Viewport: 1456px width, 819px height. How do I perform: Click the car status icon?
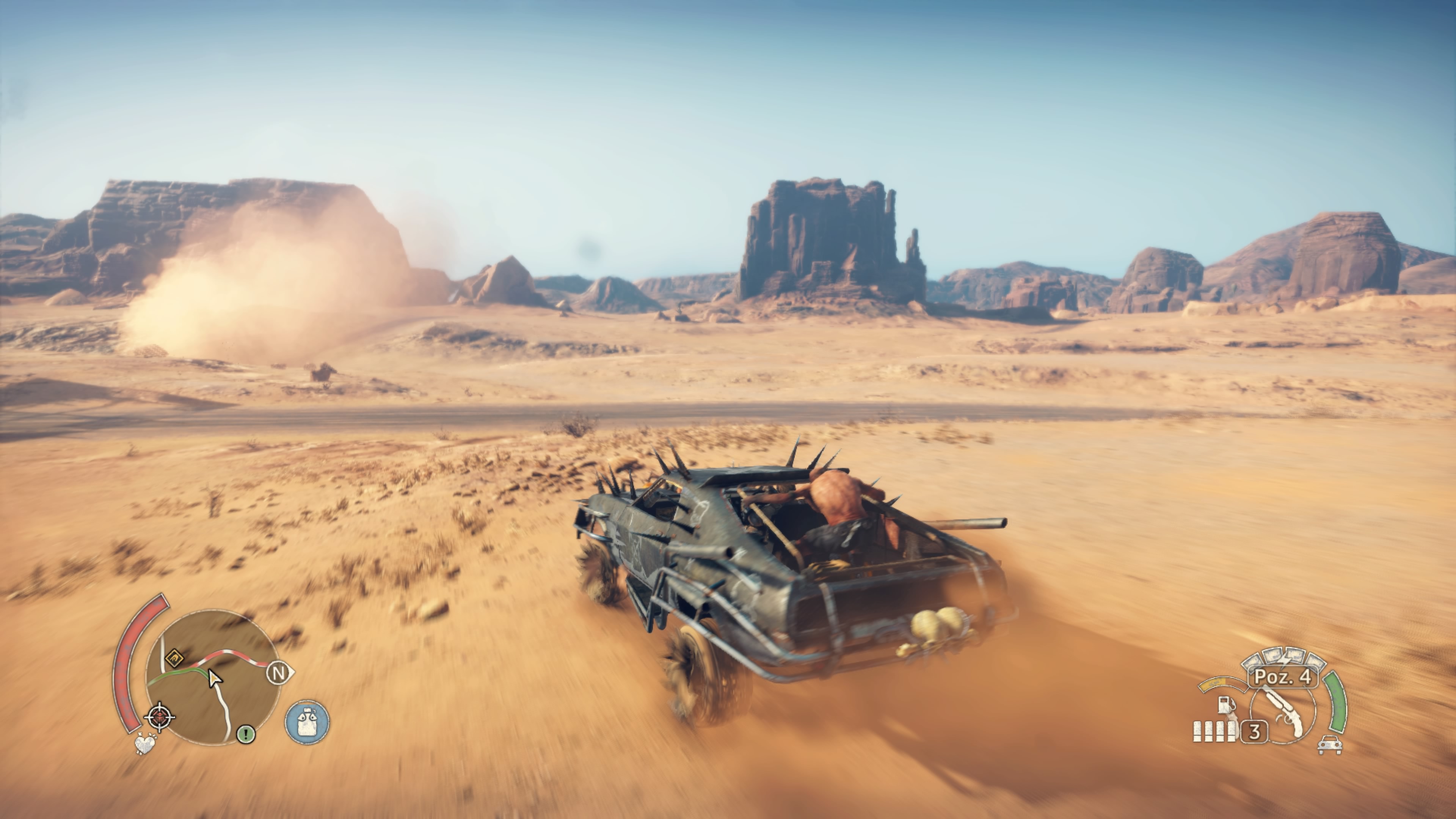(1329, 745)
